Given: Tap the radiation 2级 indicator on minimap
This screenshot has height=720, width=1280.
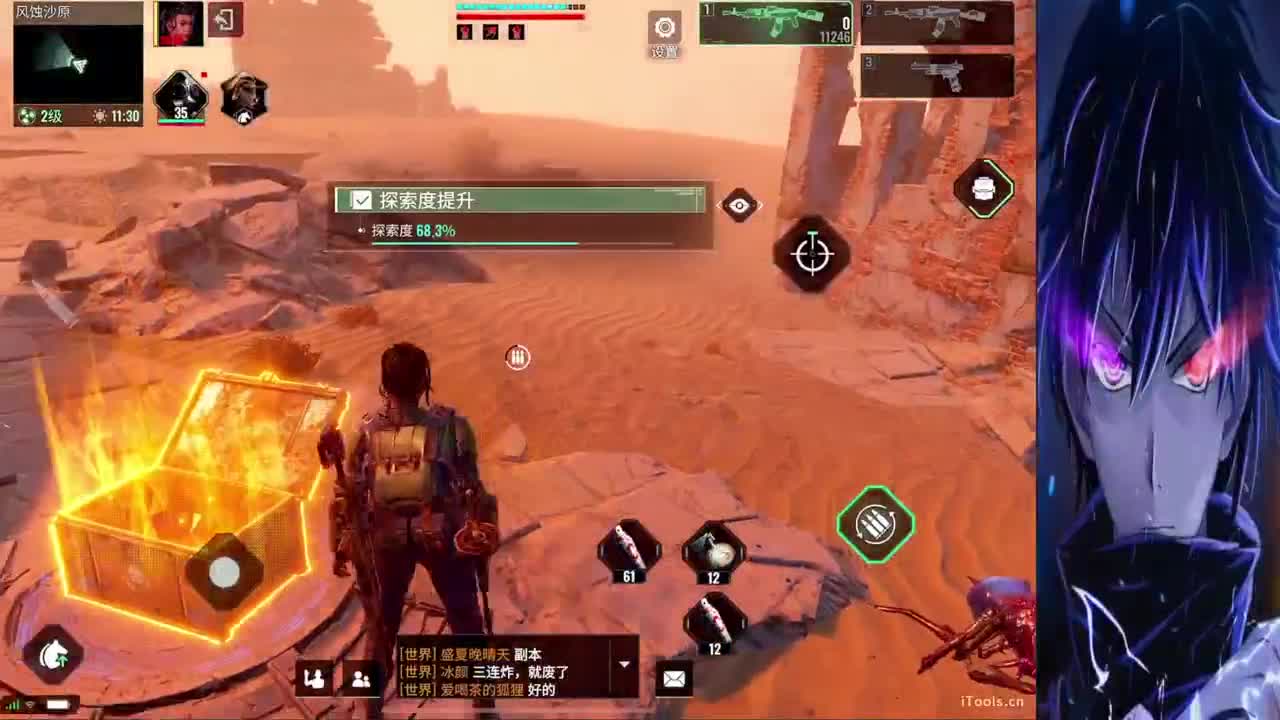Looking at the screenshot, I should coord(35,117).
